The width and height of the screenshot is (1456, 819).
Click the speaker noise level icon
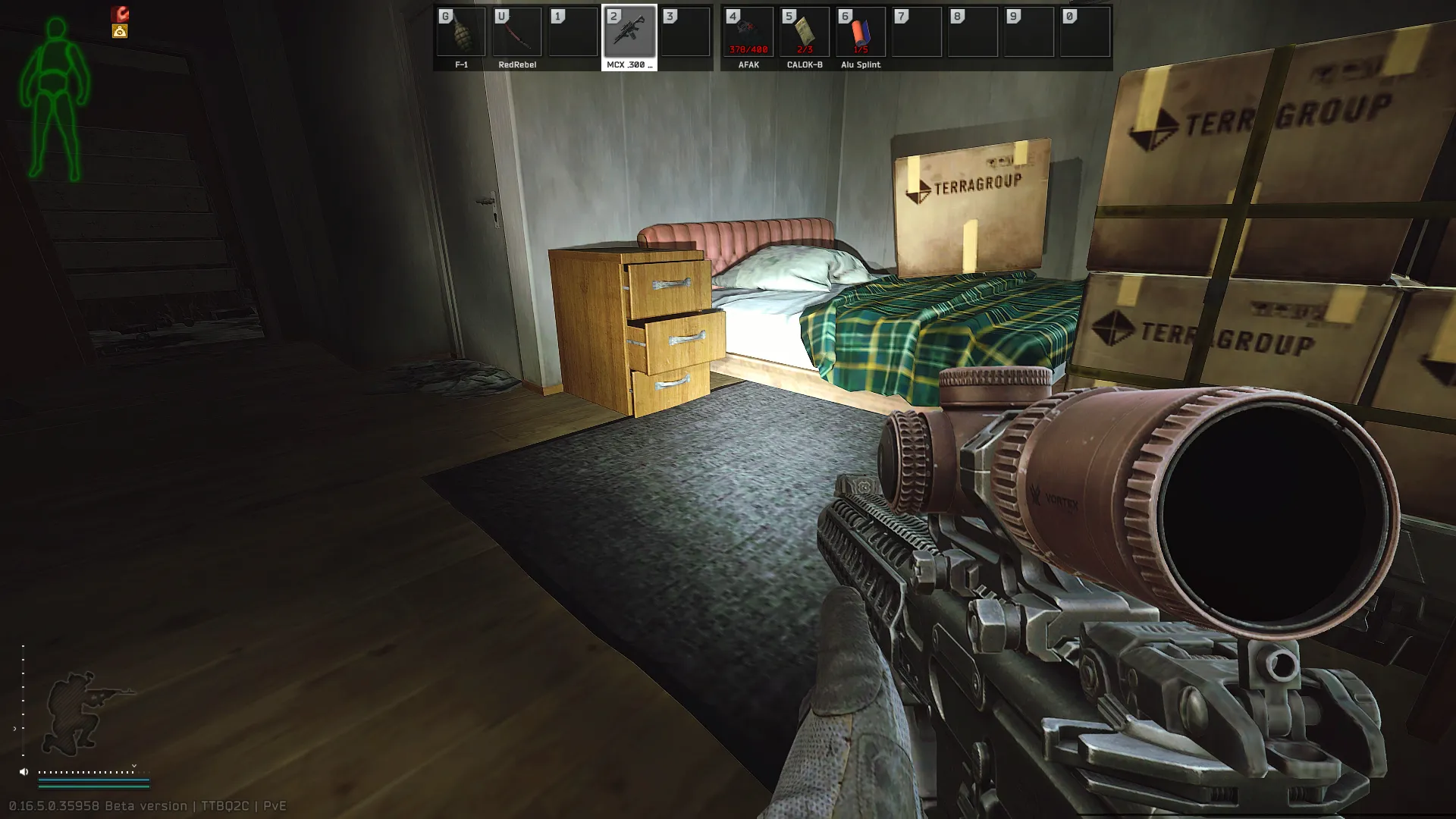24,772
